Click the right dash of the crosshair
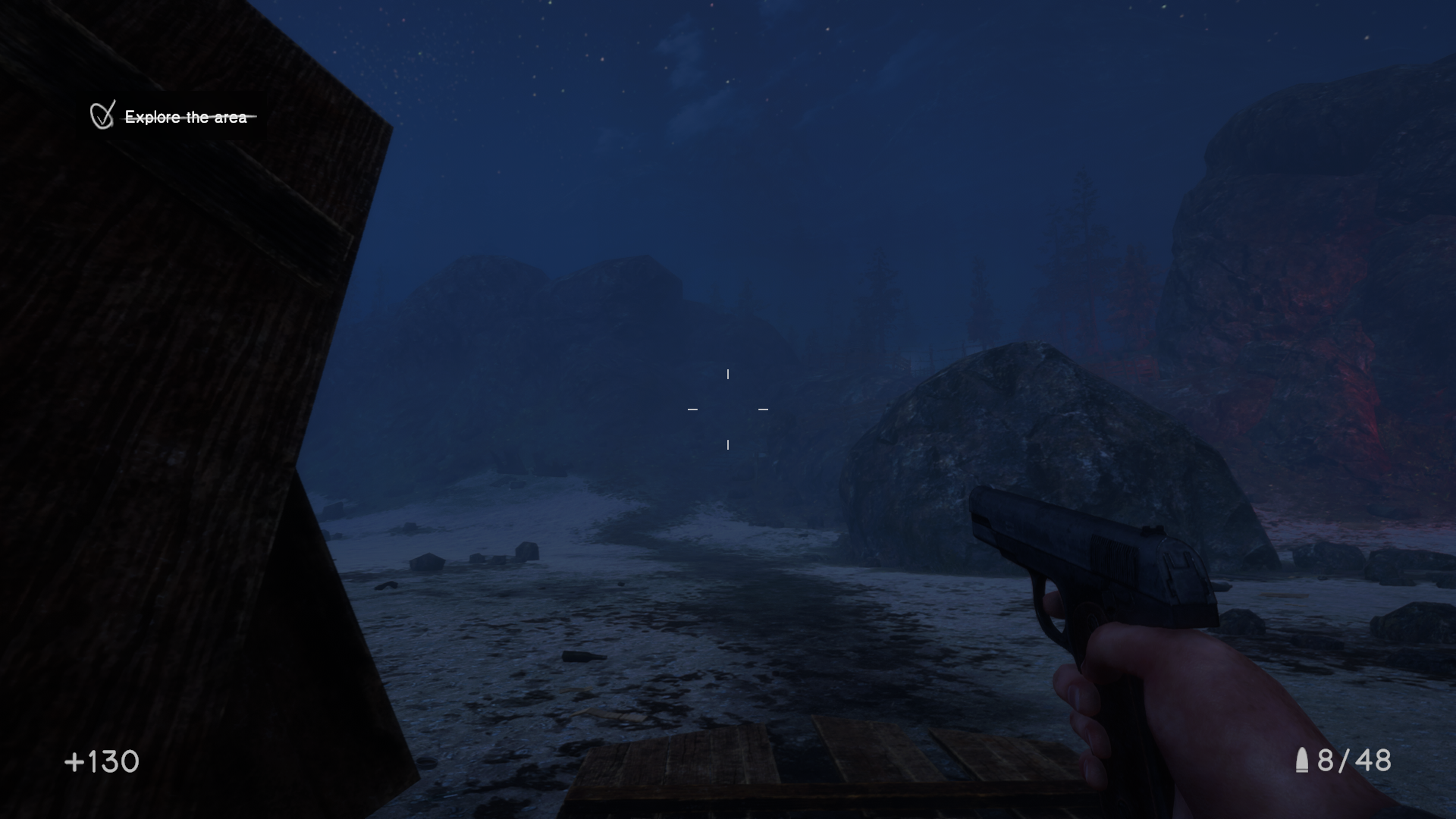This screenshot has height=819, width=1456. coord(763,409)
